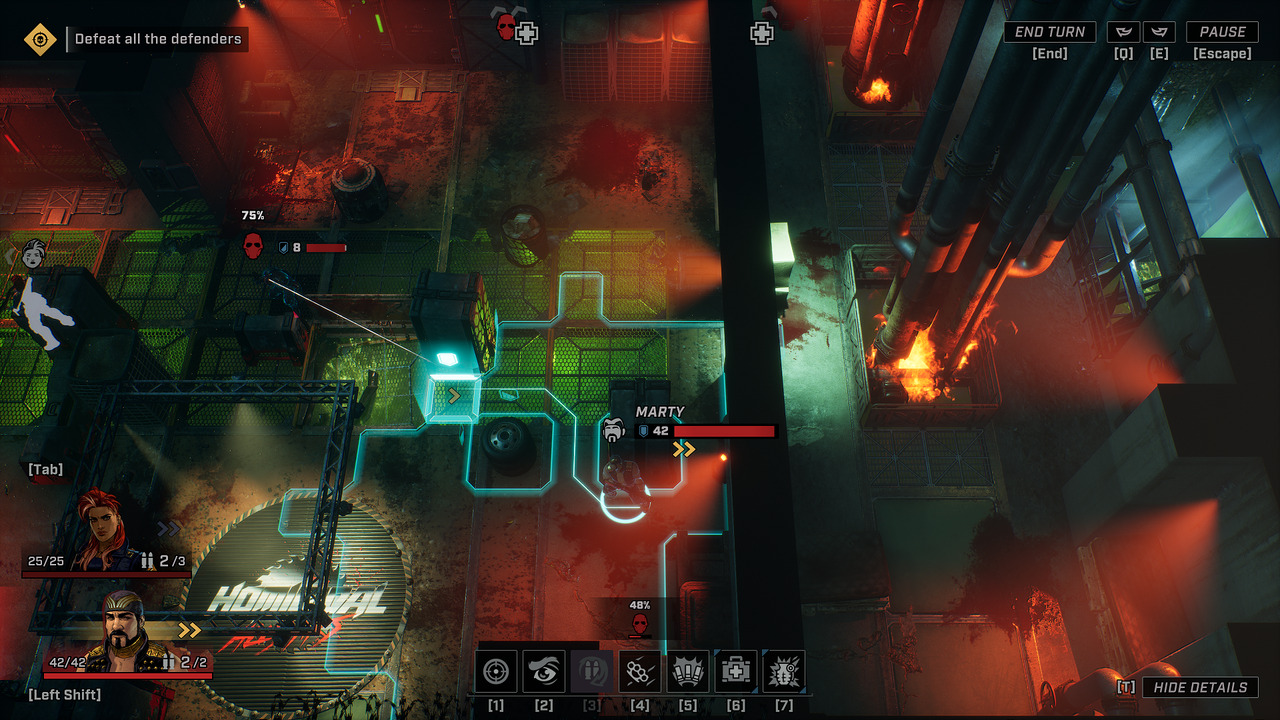Throw the grenade ability
Screen dimensions: 1280x720
(x=783, y=671)
